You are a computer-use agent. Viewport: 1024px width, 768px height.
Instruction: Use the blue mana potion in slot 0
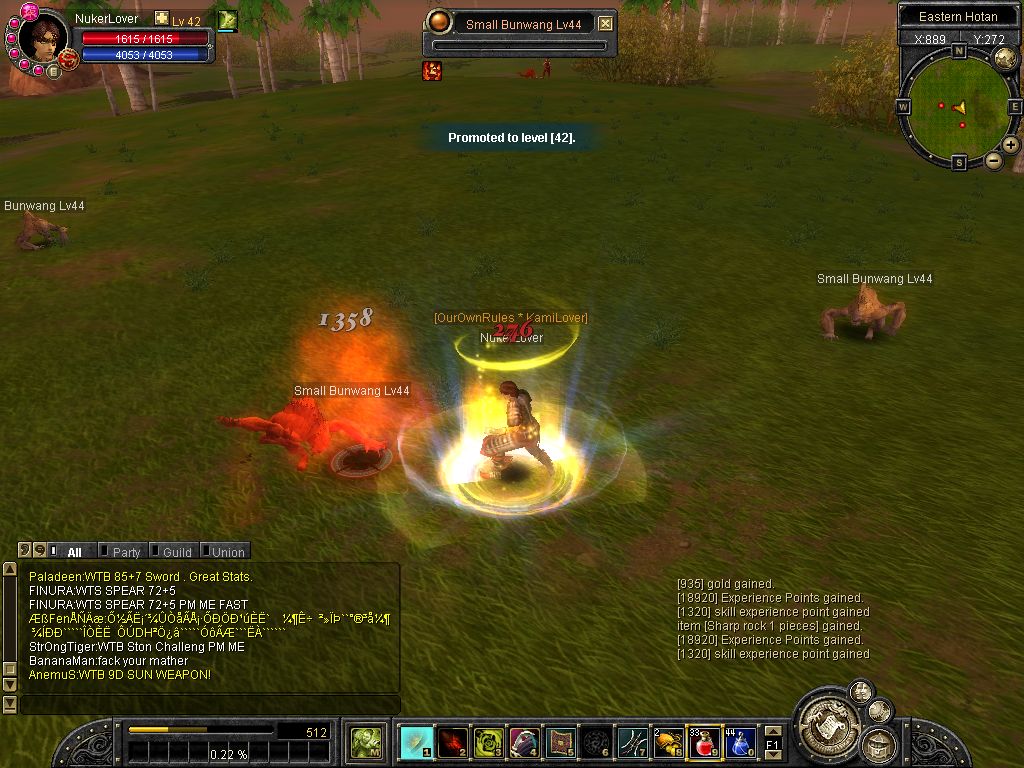[x=740, y=742]
